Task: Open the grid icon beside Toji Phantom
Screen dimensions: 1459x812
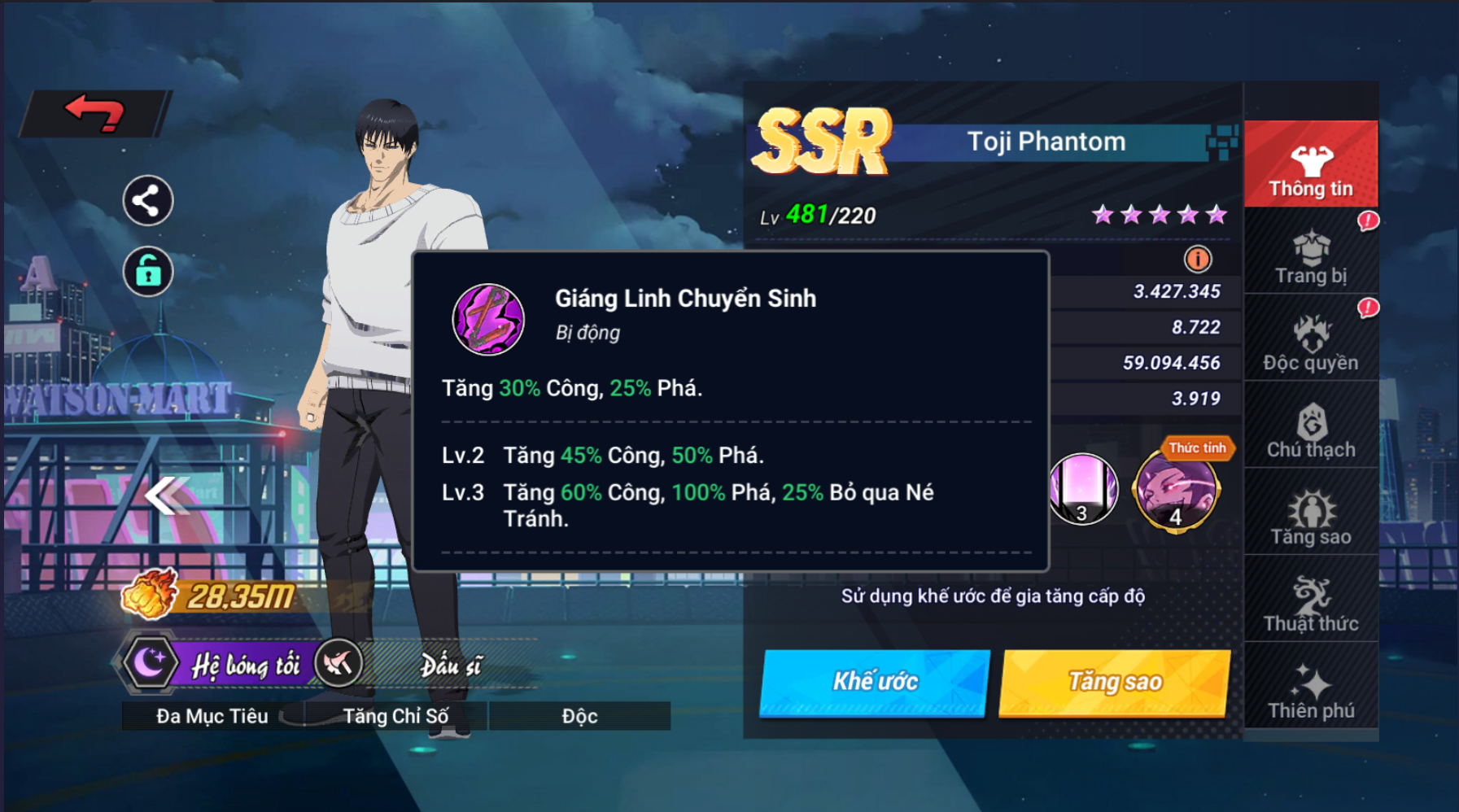Action: click(x=1221, y=142)
